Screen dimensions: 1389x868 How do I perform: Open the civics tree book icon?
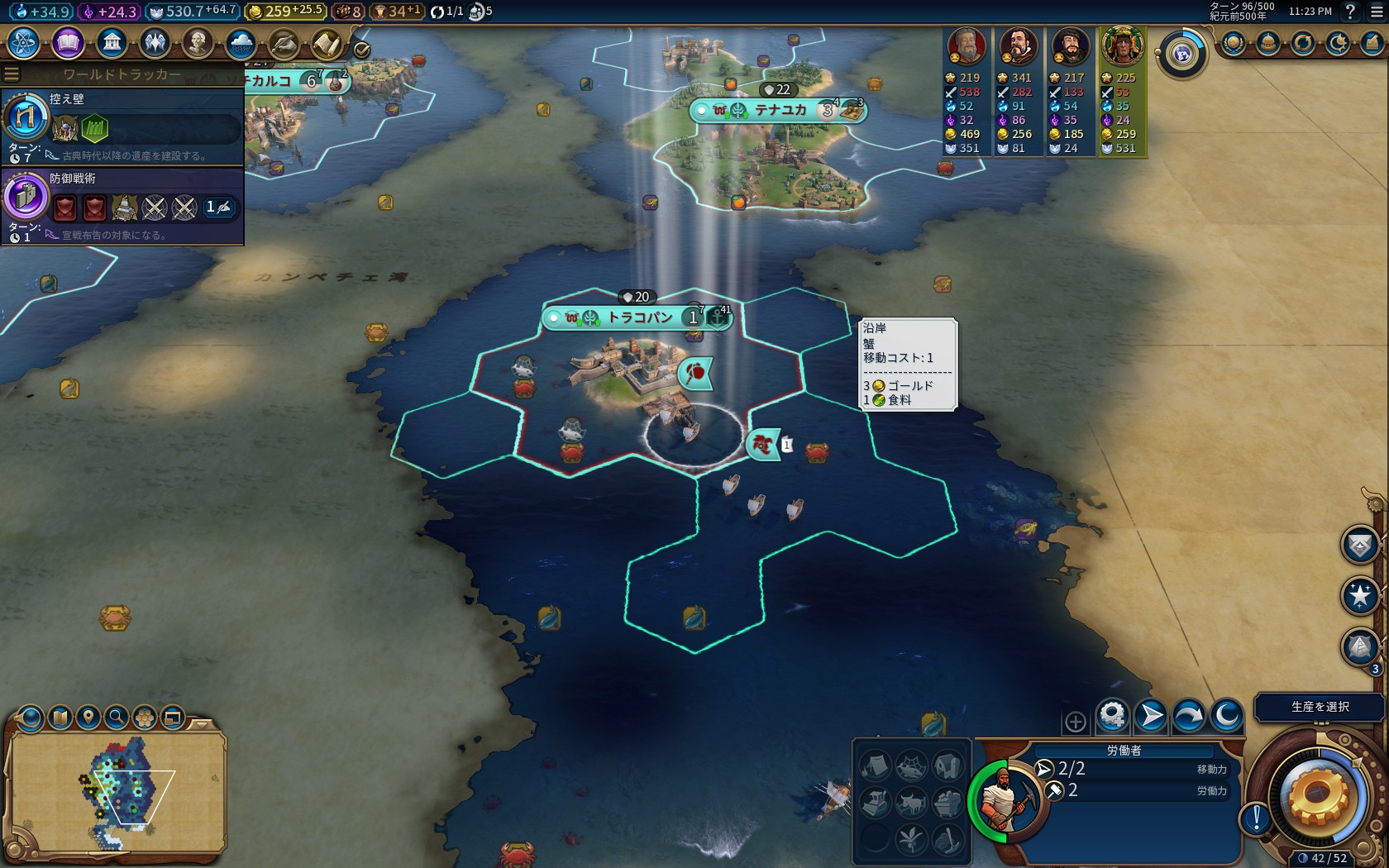tap(68, 43)
